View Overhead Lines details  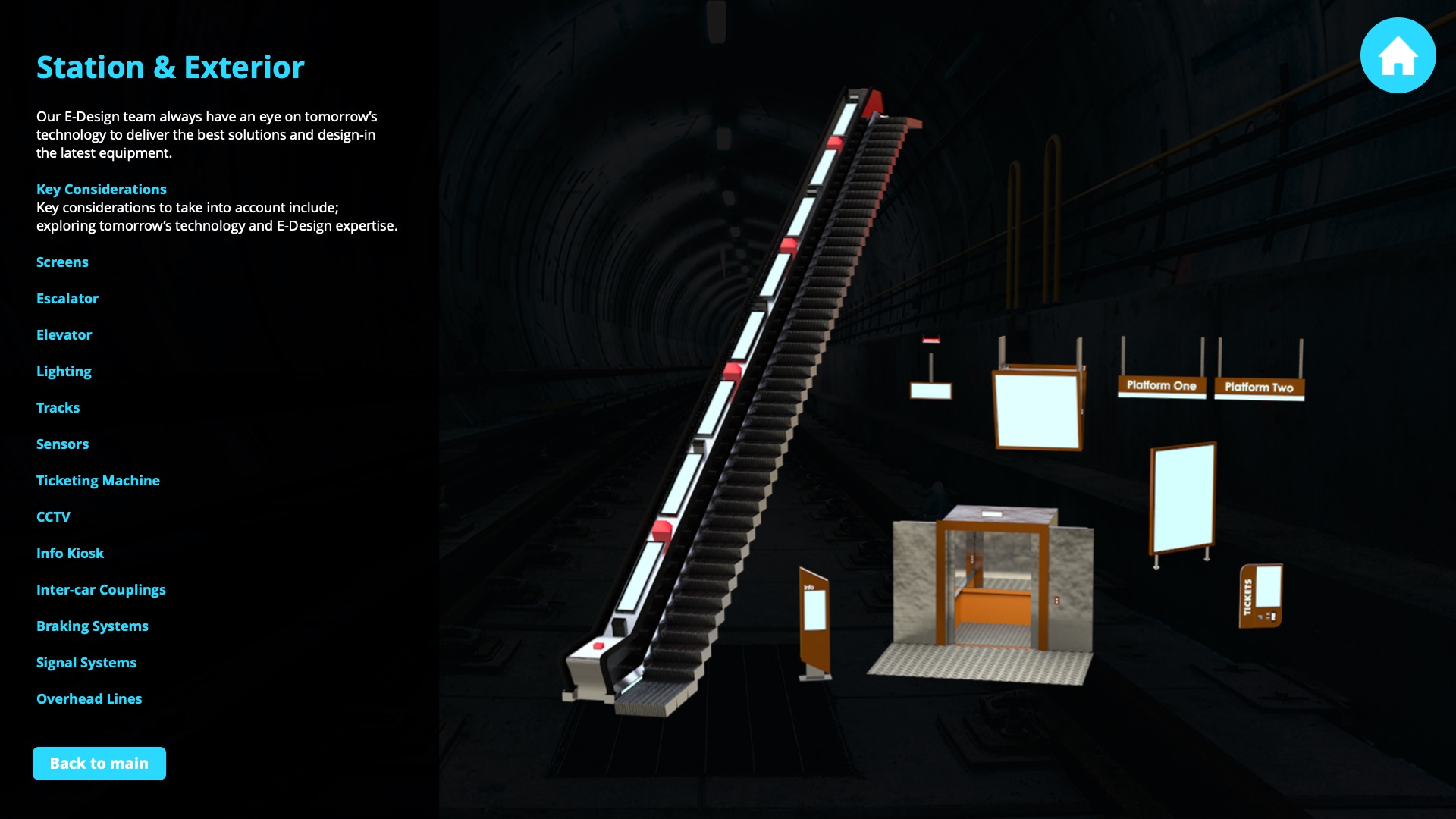pyautogui.click(x=89, y=699)
